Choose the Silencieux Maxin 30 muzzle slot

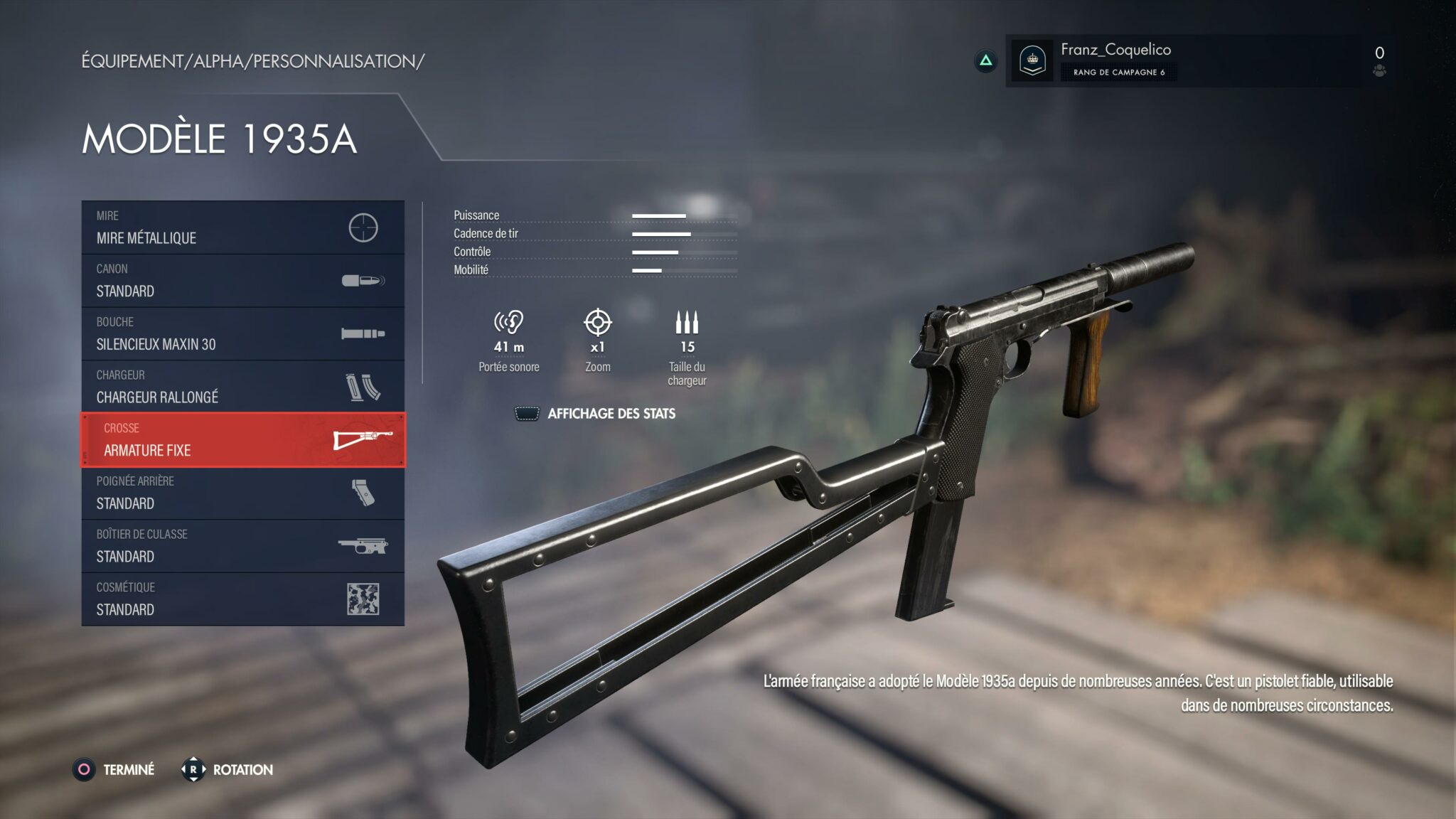tap(242, 333)
